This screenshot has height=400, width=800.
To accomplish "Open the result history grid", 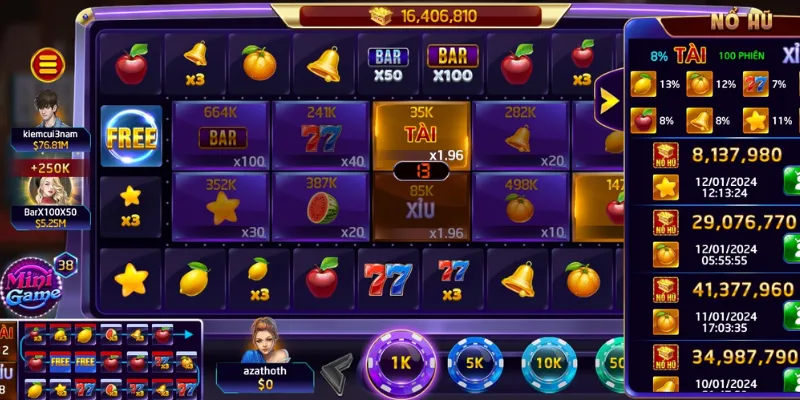I will click(x=100, y=360).
